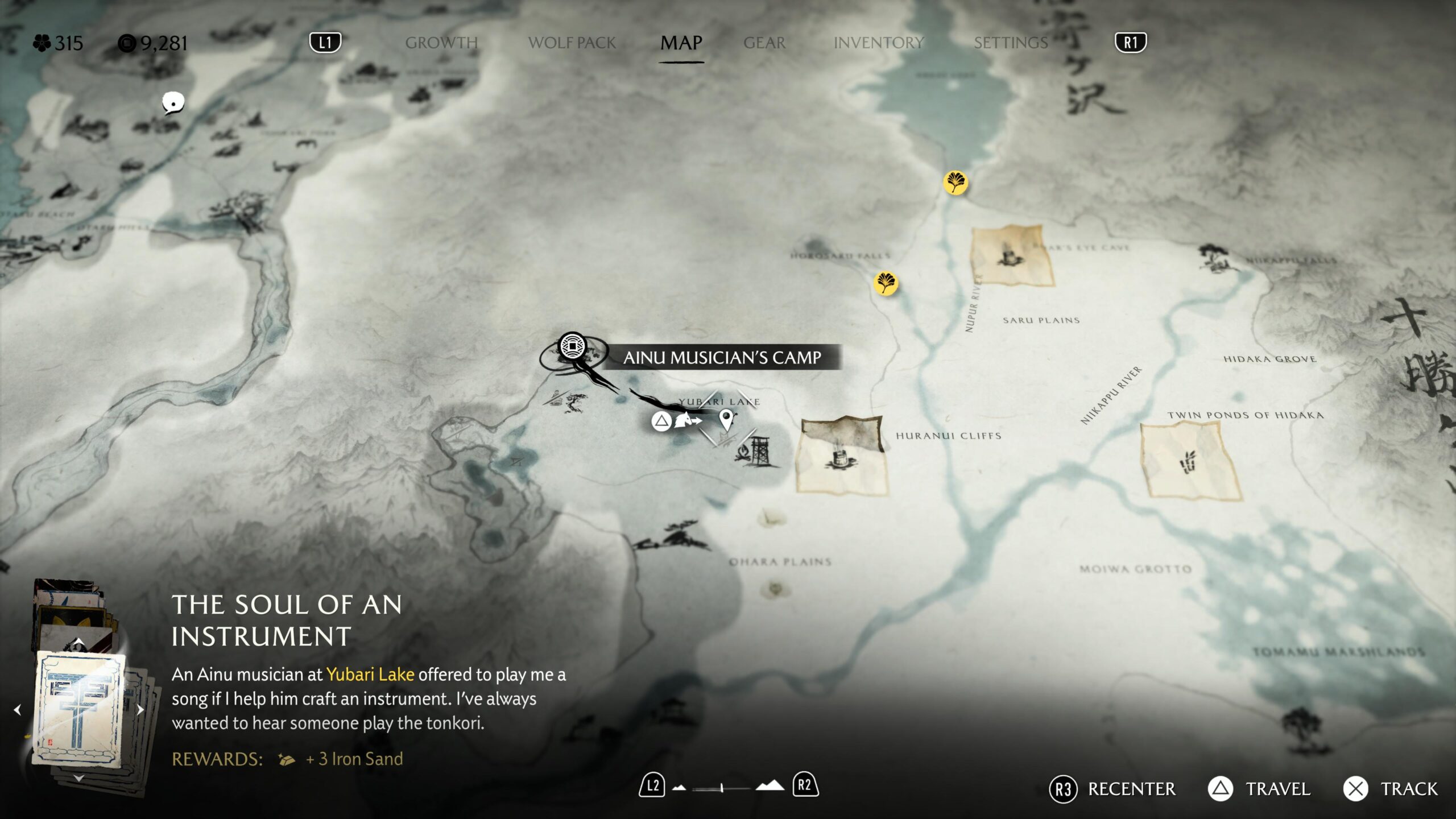Select the Map tab
1456x819 pixels.
[x=681, y=43]
